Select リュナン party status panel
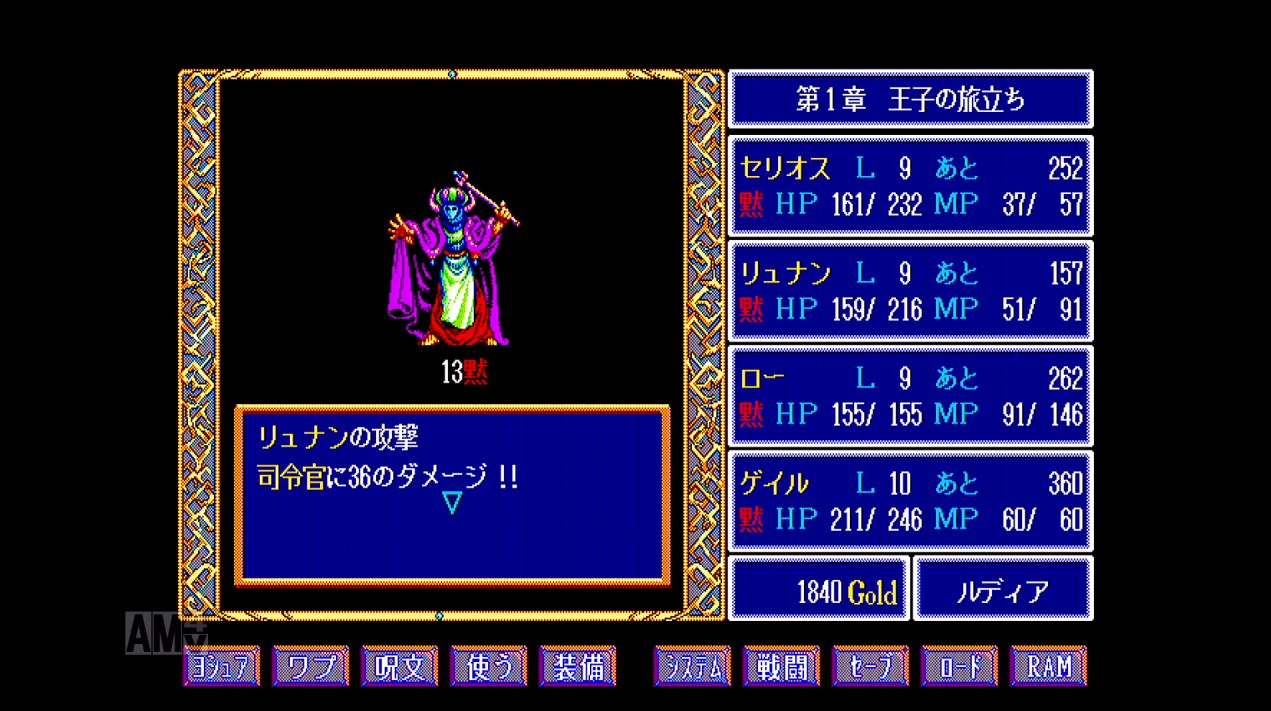Screen dimensions: 1271x711 pos(910,291)
